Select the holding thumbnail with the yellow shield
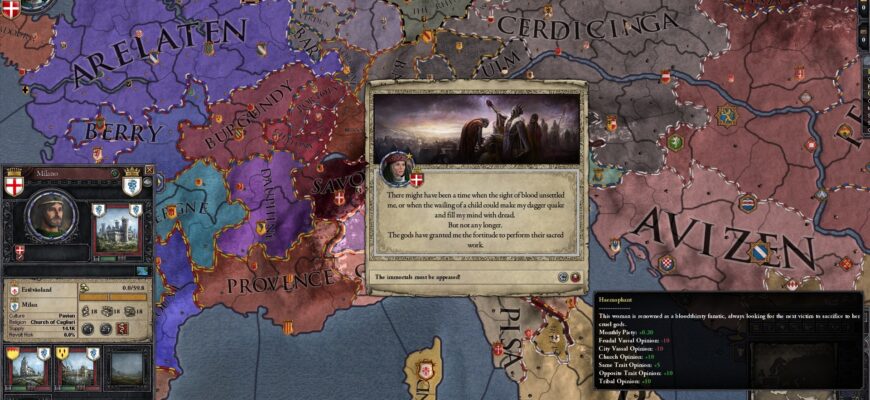Screen dimensions: 870x400 tap(26, 366)
